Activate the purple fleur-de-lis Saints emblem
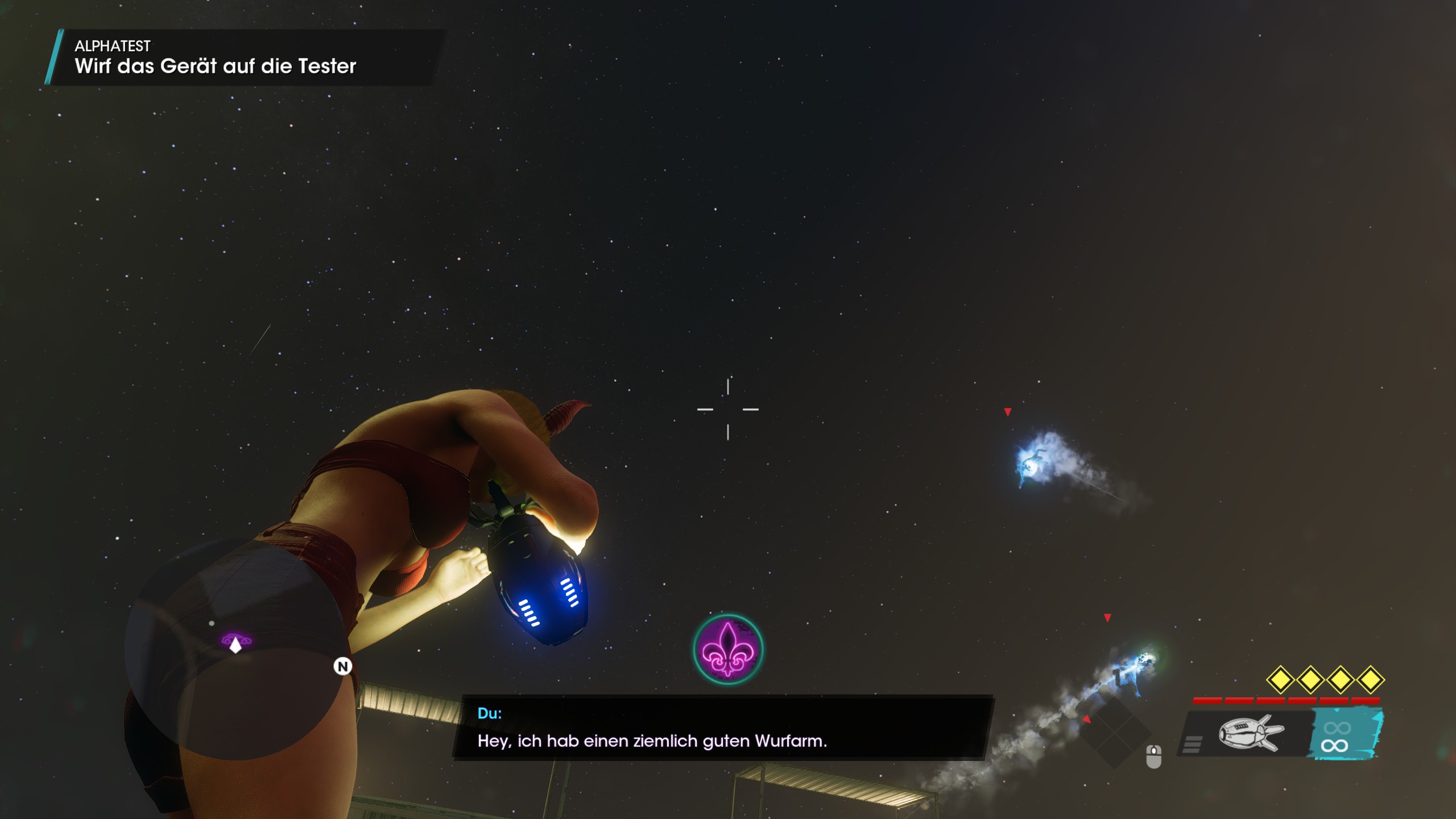Image resolution: width=1456 pixels, height=819 pixels. pos(728,649)
